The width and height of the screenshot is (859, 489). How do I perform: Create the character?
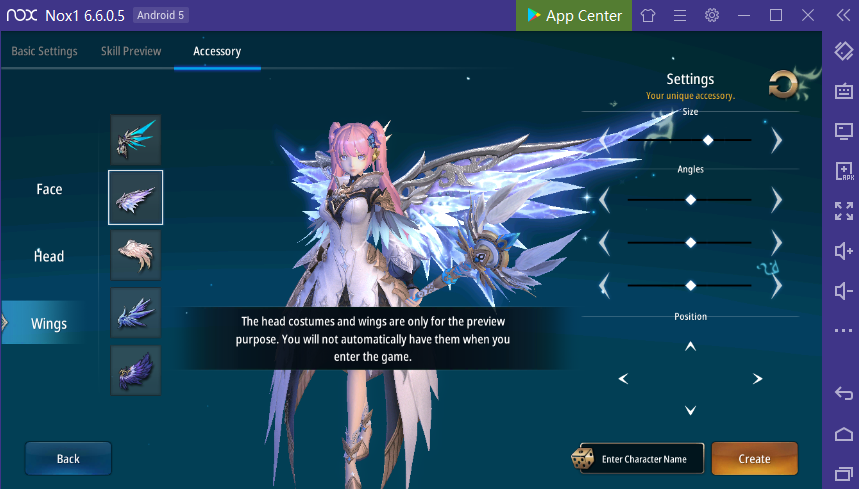(x=754, y=459)
